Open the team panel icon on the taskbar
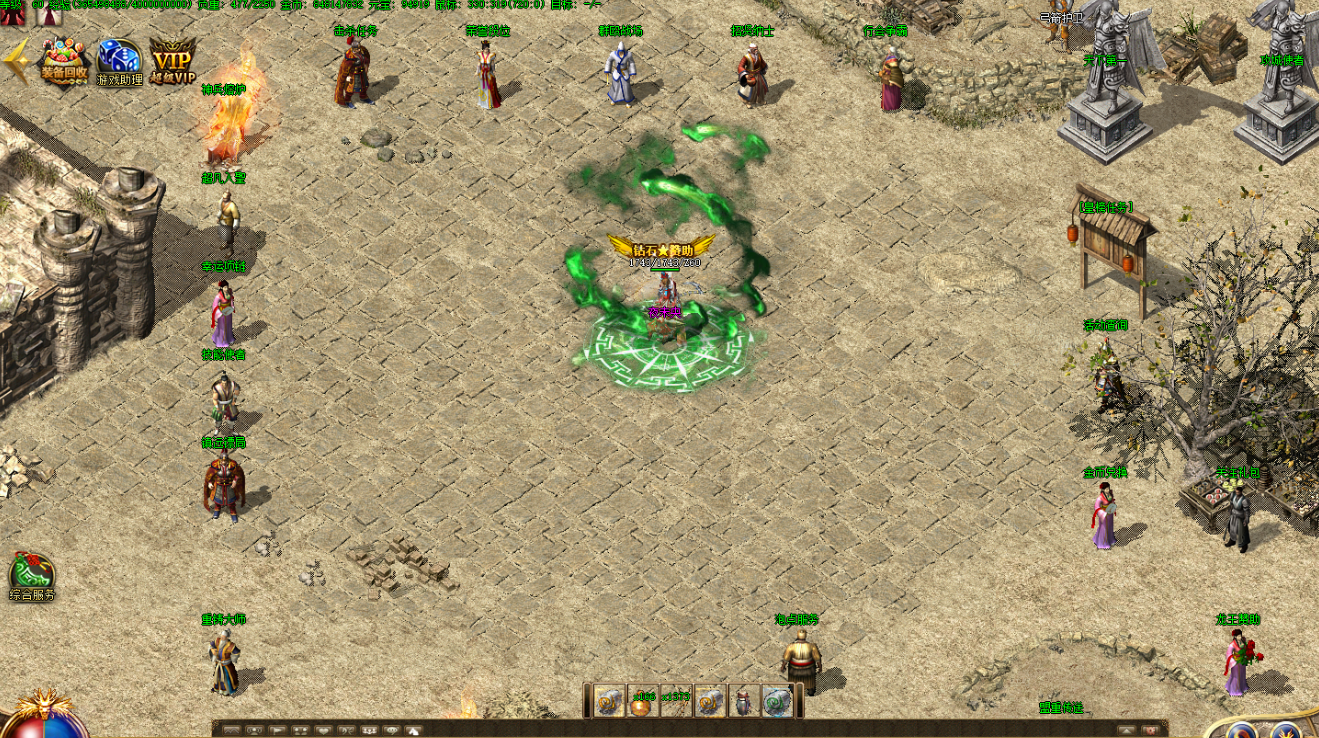 click(x=301, y=730)
